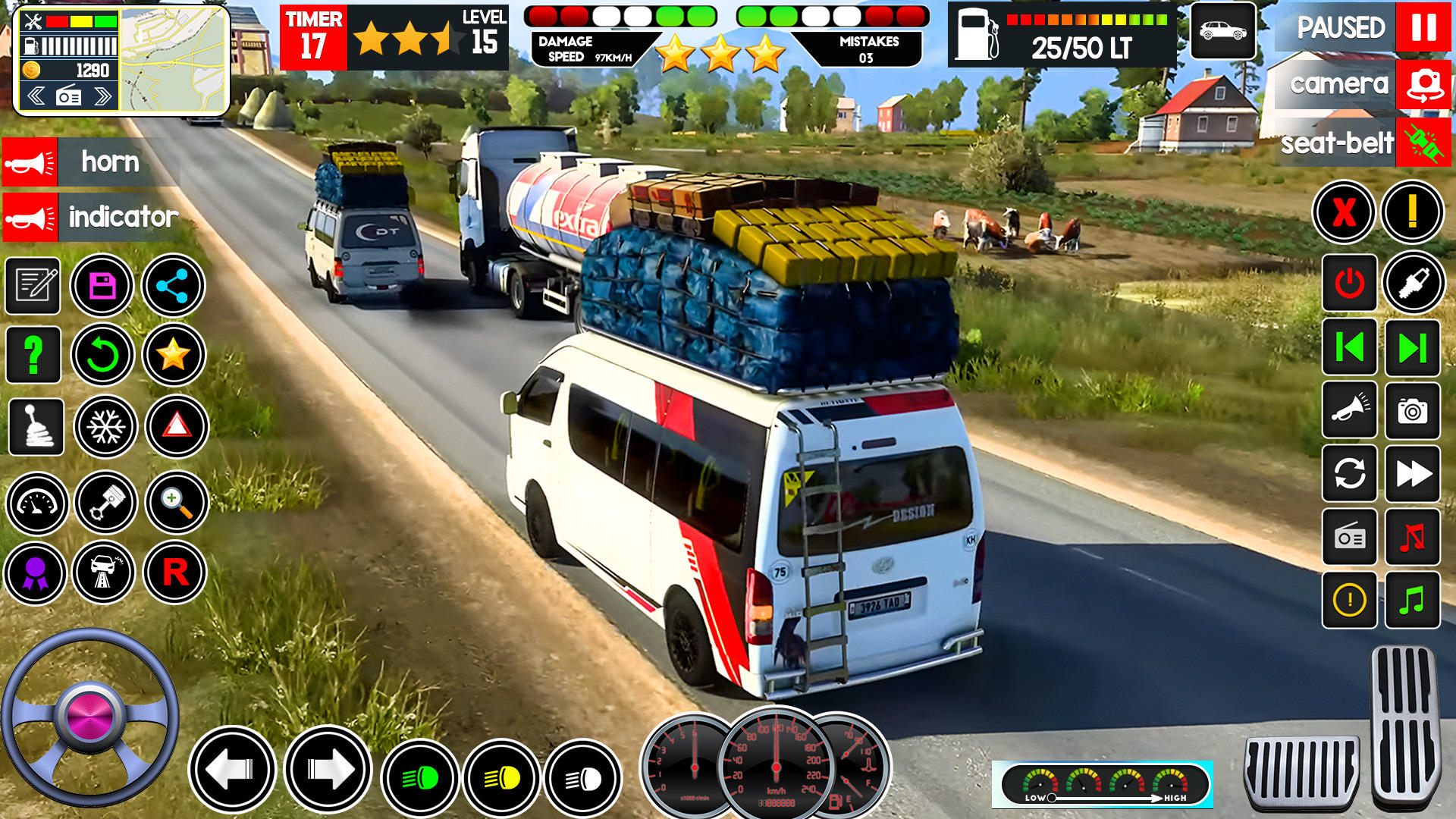The image size is (1456, 819).
Task: Select the gold star icon
Action: click(x=174, y=354)
